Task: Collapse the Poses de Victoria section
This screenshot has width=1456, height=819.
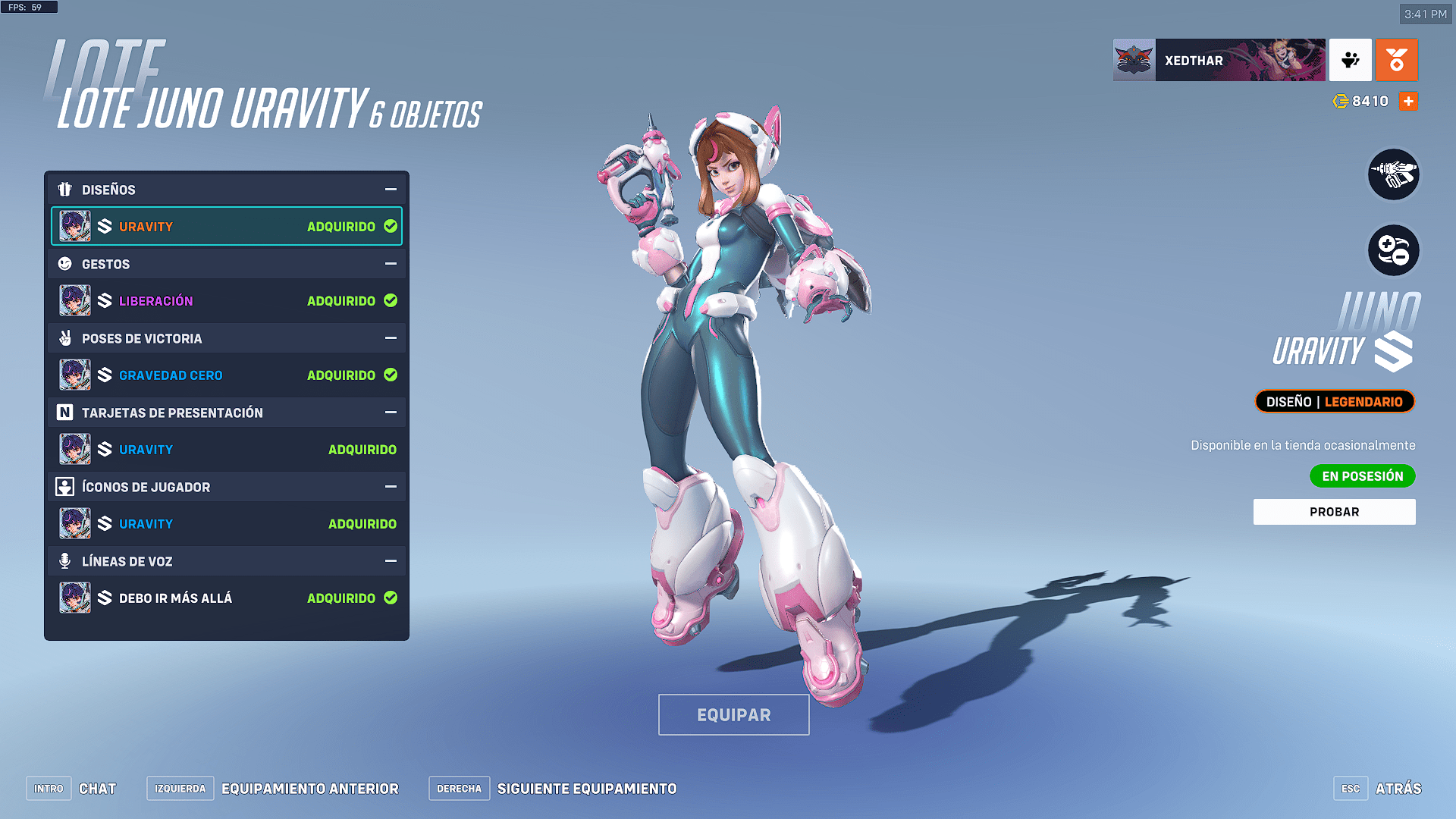Action: pos(391,338)
